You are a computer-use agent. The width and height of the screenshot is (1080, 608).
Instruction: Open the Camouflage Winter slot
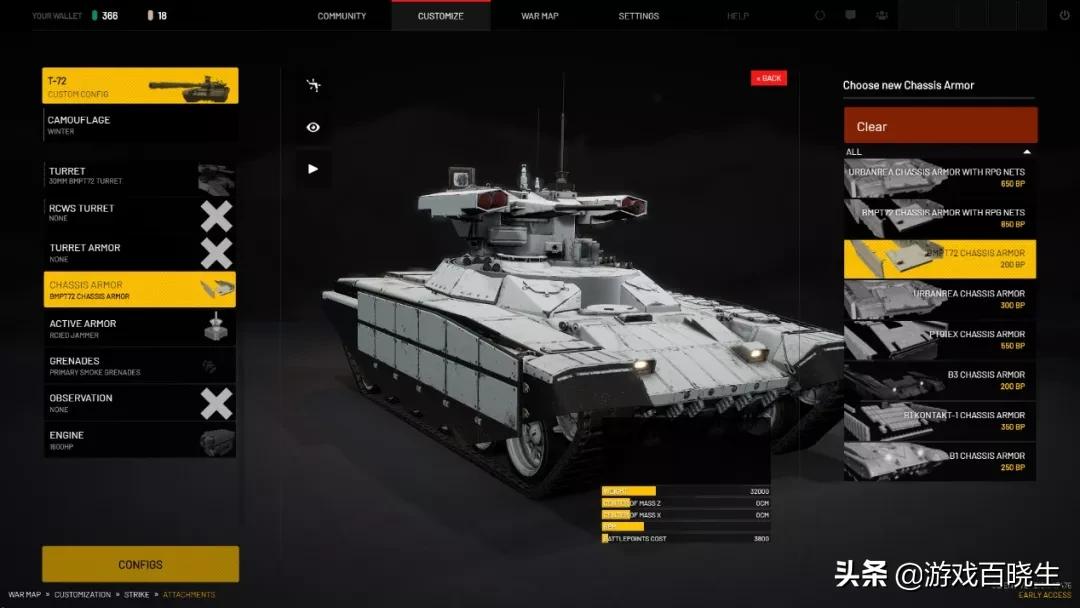[140, 125]
